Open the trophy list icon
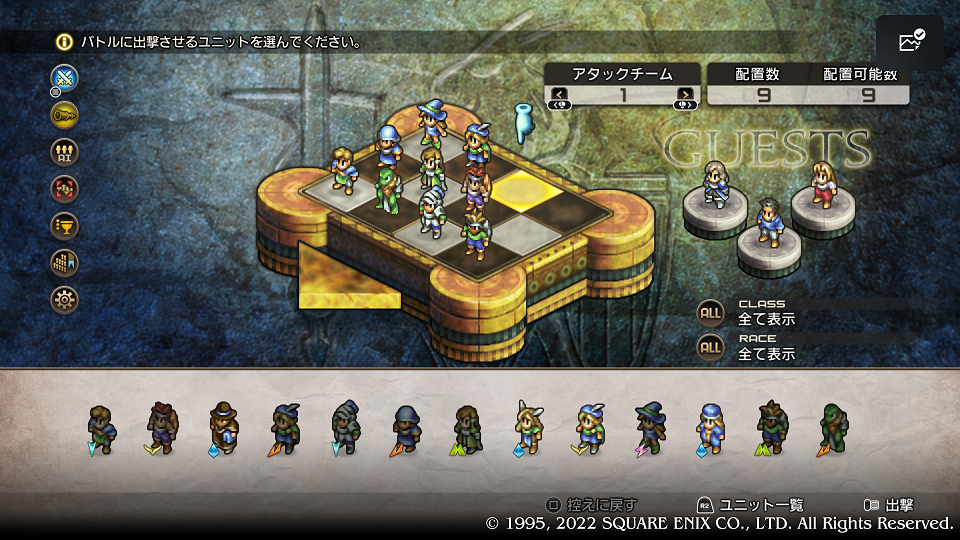Screen dimensions: 960x540 (x=65, y=225)
